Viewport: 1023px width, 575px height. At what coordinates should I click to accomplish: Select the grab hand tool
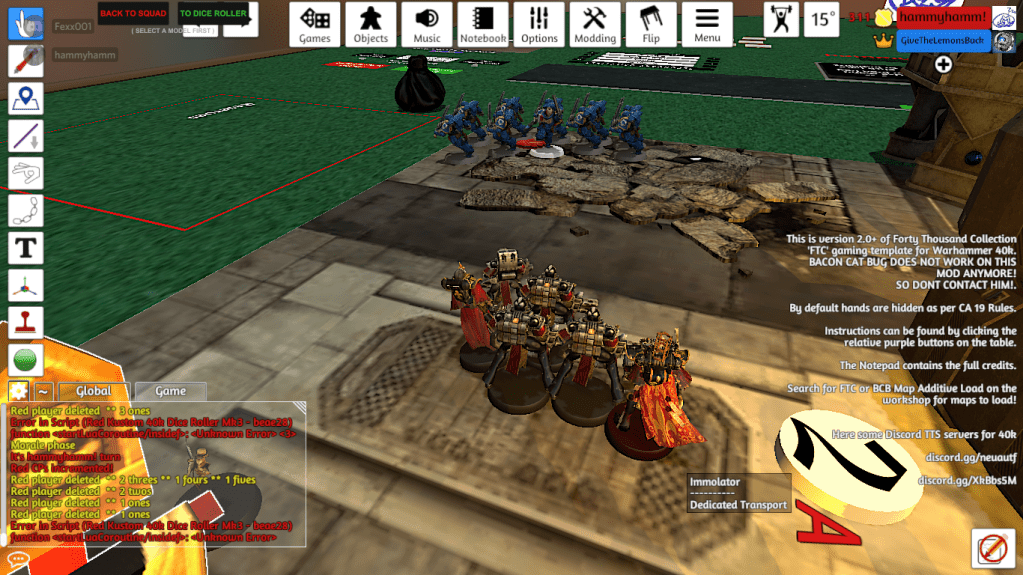pos(25,23)
